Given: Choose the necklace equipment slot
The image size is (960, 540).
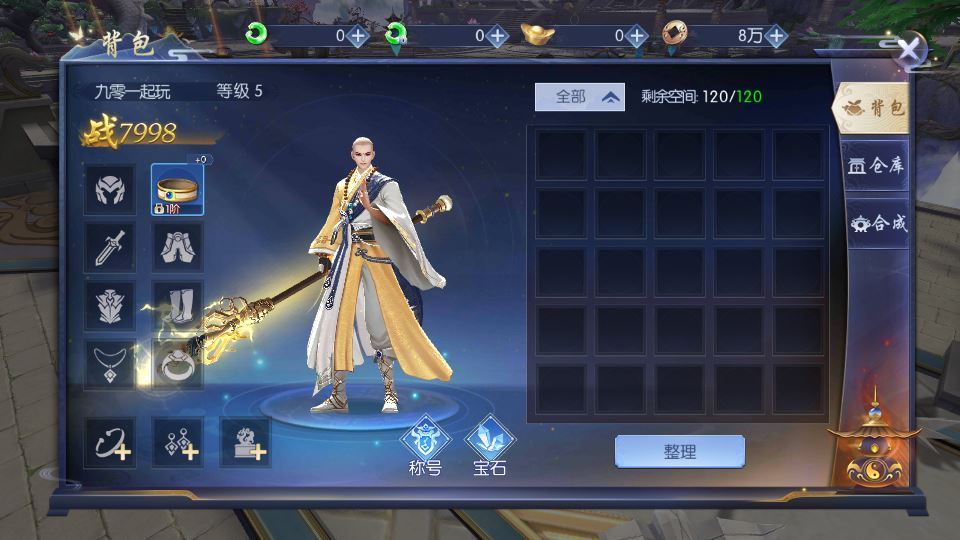Looking at the screenshot, I should point(110,363).
